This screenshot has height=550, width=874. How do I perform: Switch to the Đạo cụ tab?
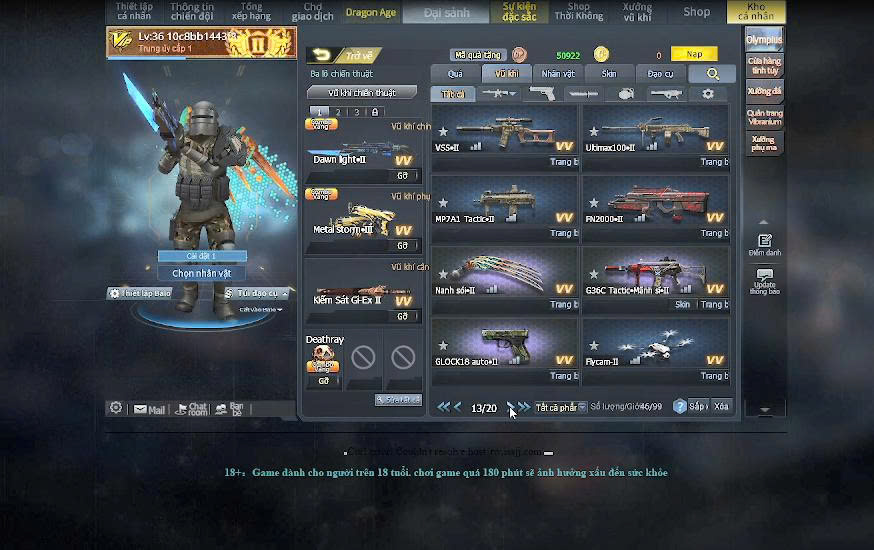(660, 74)
